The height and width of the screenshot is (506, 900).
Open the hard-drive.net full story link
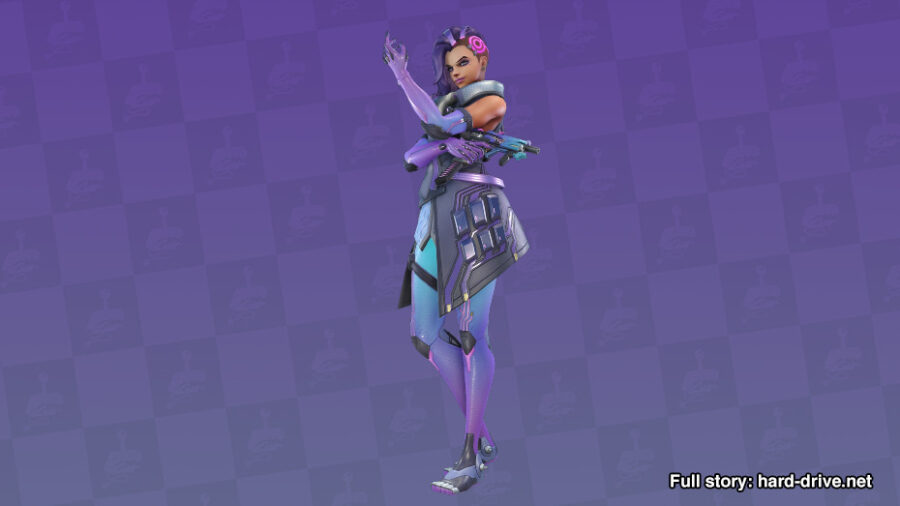coord(770,481)
